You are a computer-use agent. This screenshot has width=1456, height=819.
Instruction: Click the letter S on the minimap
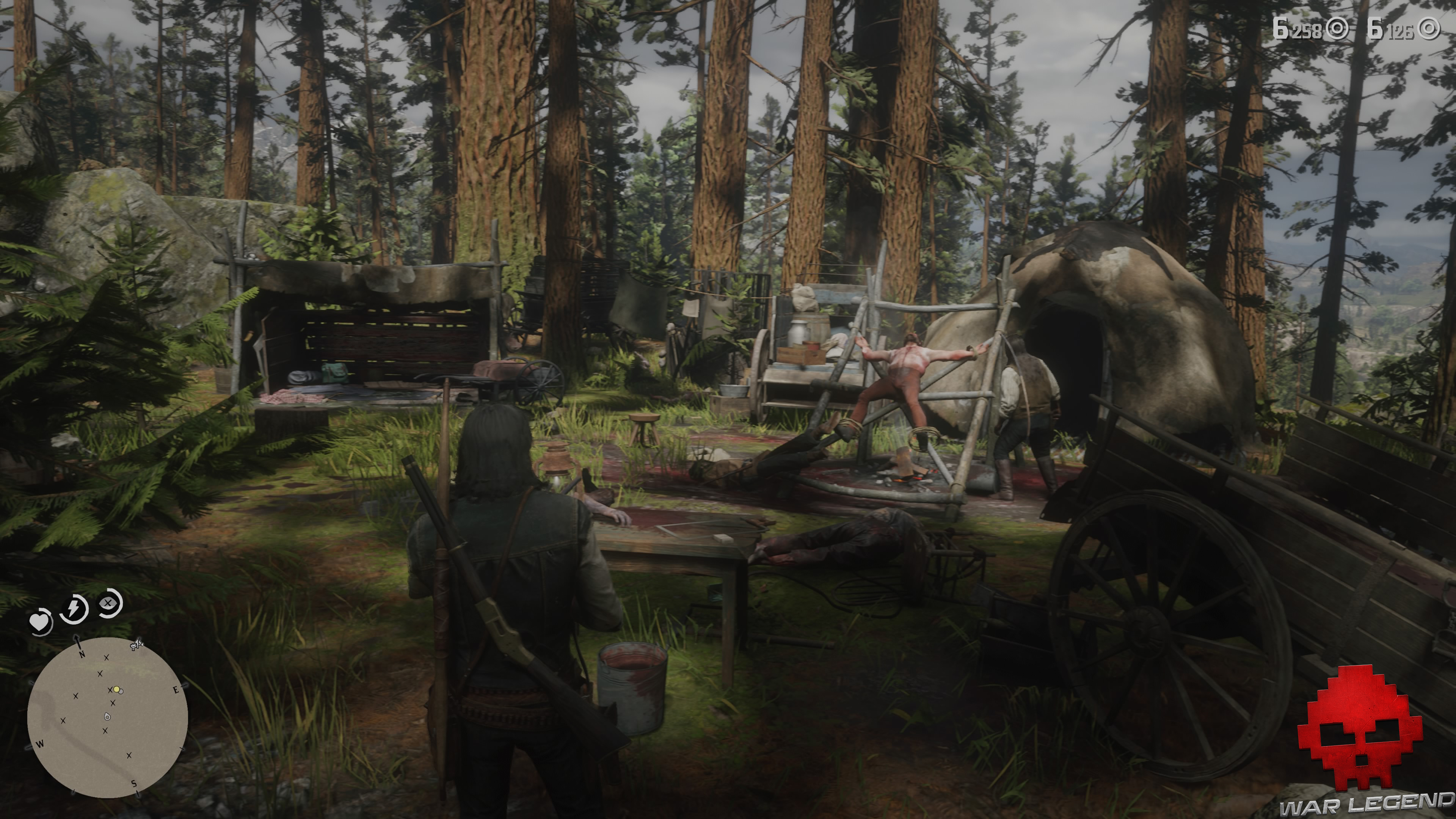pyautogui.click(x=135, y=783)
